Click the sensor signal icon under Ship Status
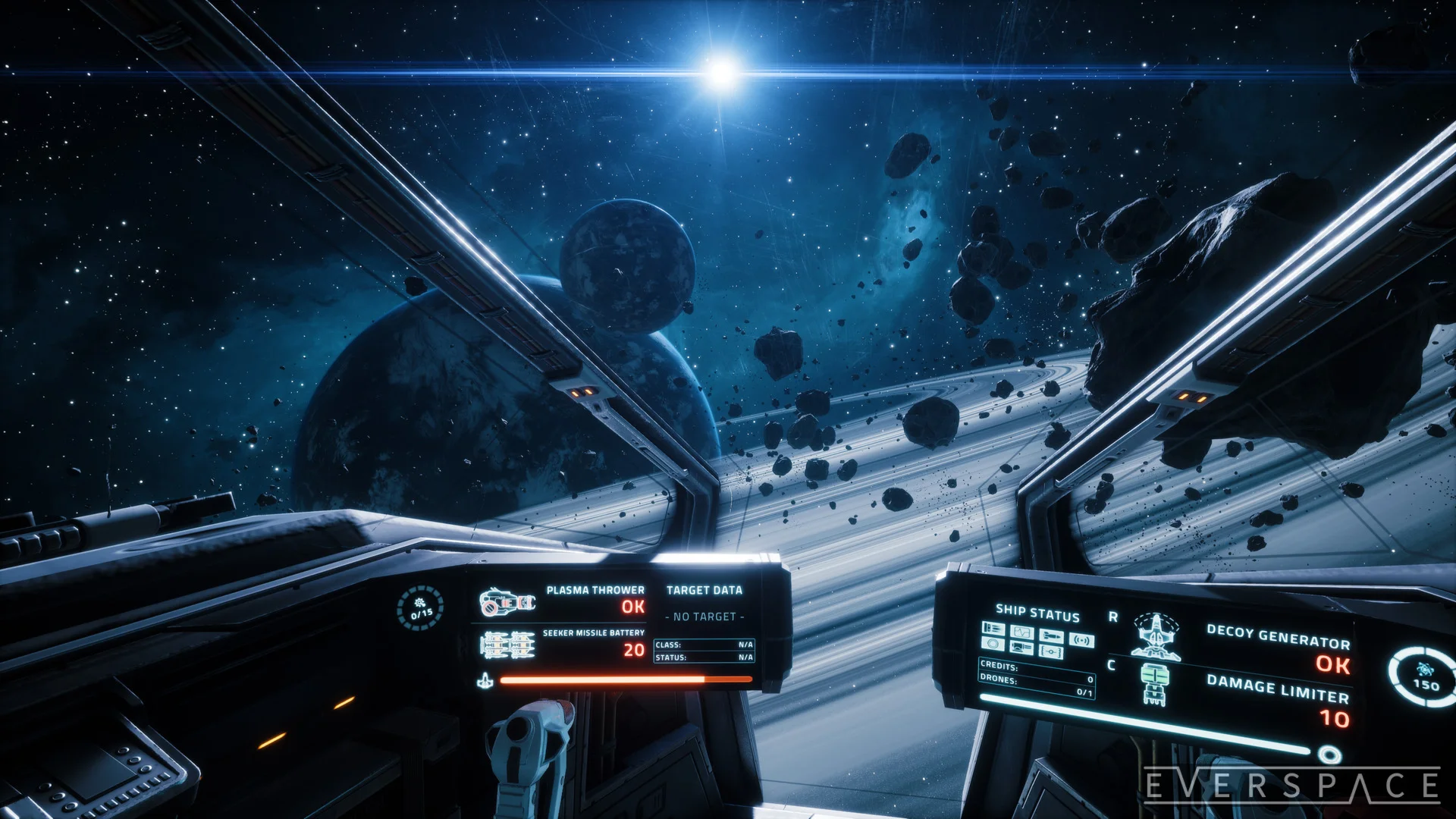This screenshot has height=819, width=1456. (1081, 640)
